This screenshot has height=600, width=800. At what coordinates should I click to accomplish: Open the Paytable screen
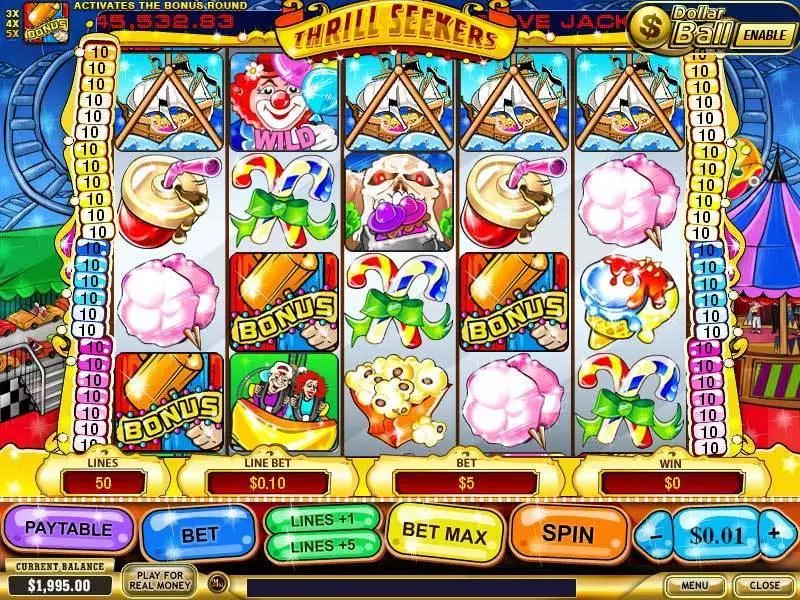click(x=69, y=528)
